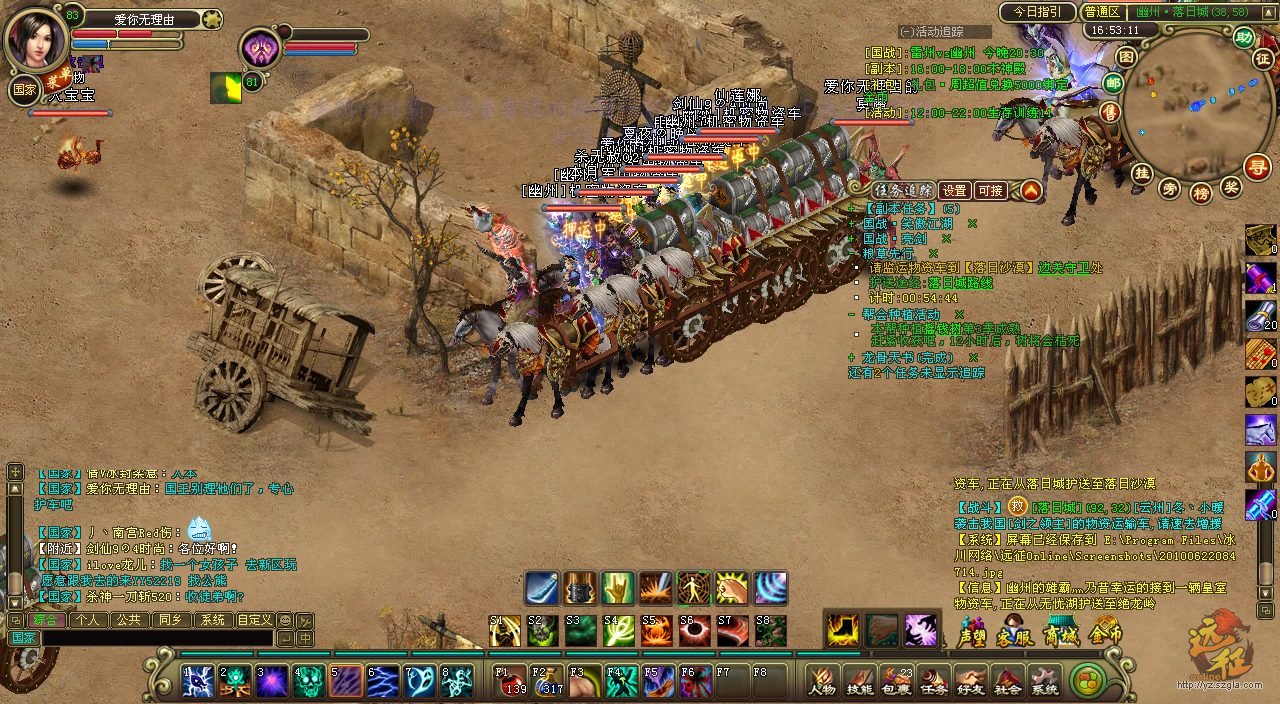Use the red potion in slot F1
Viewport: 1280px width, 704px height.
click(x=513, y=682)
